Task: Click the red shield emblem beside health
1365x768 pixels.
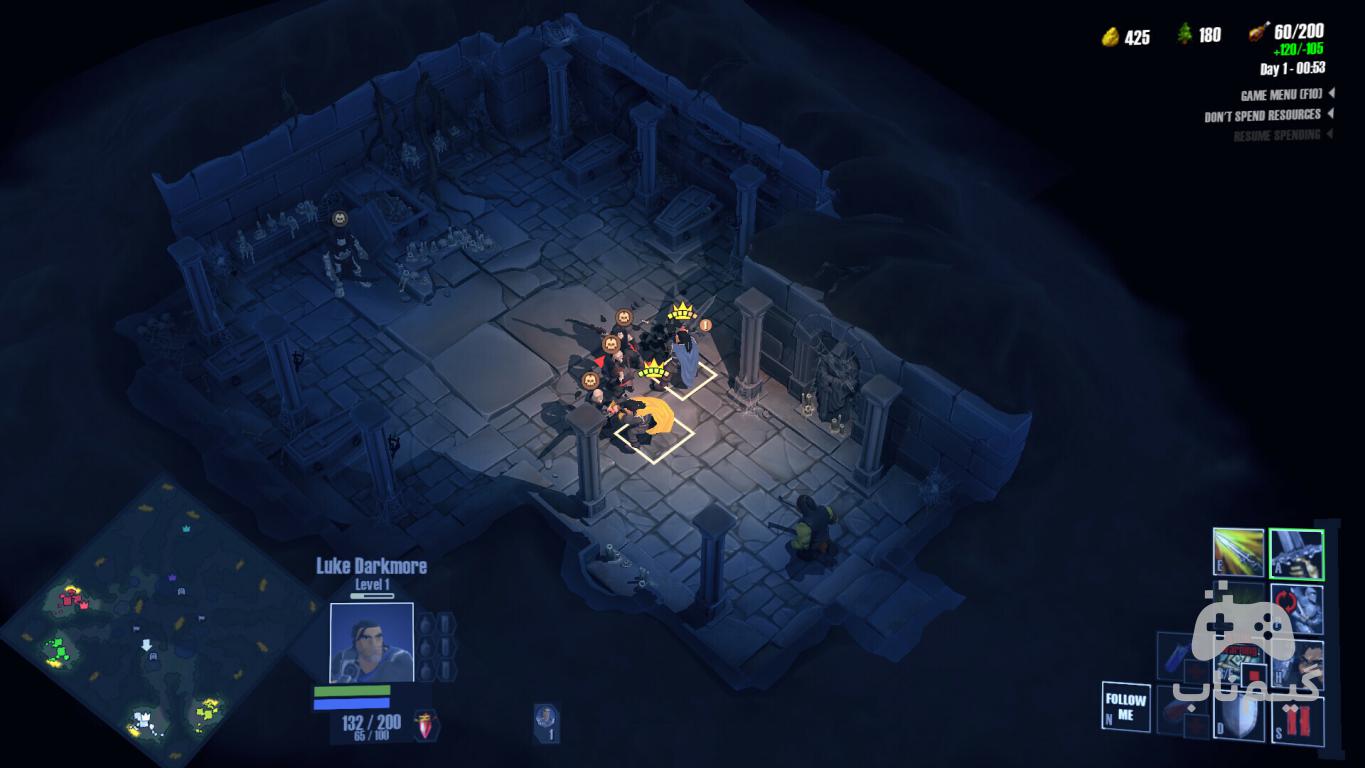Action: pos(427,725)
